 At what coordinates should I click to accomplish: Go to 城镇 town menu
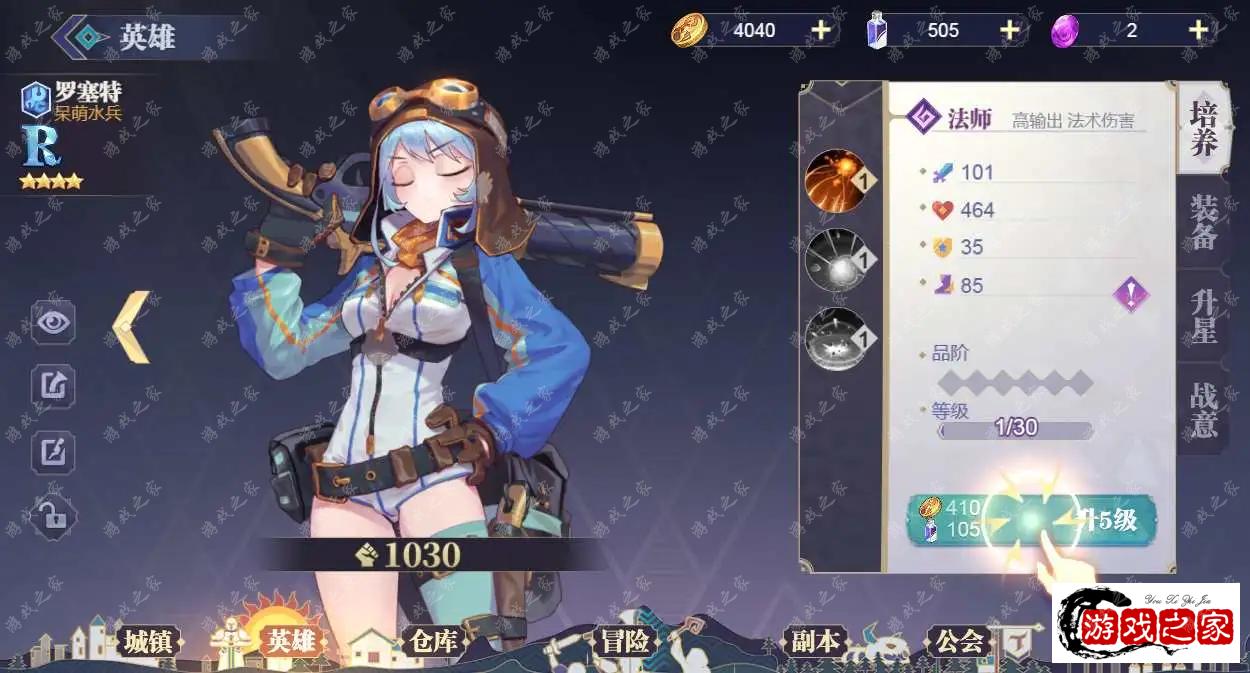click(148, 641)
